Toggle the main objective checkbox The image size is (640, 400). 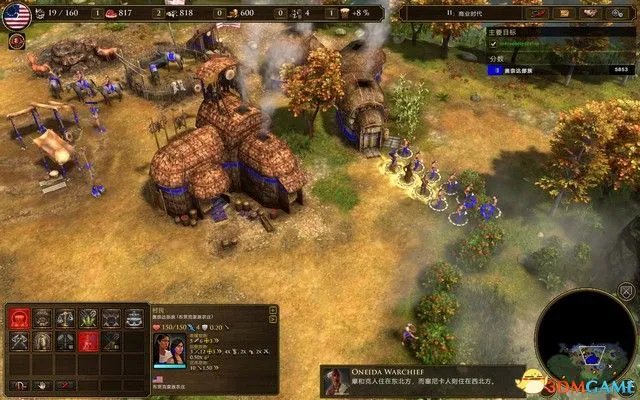[x=492, y=45]
